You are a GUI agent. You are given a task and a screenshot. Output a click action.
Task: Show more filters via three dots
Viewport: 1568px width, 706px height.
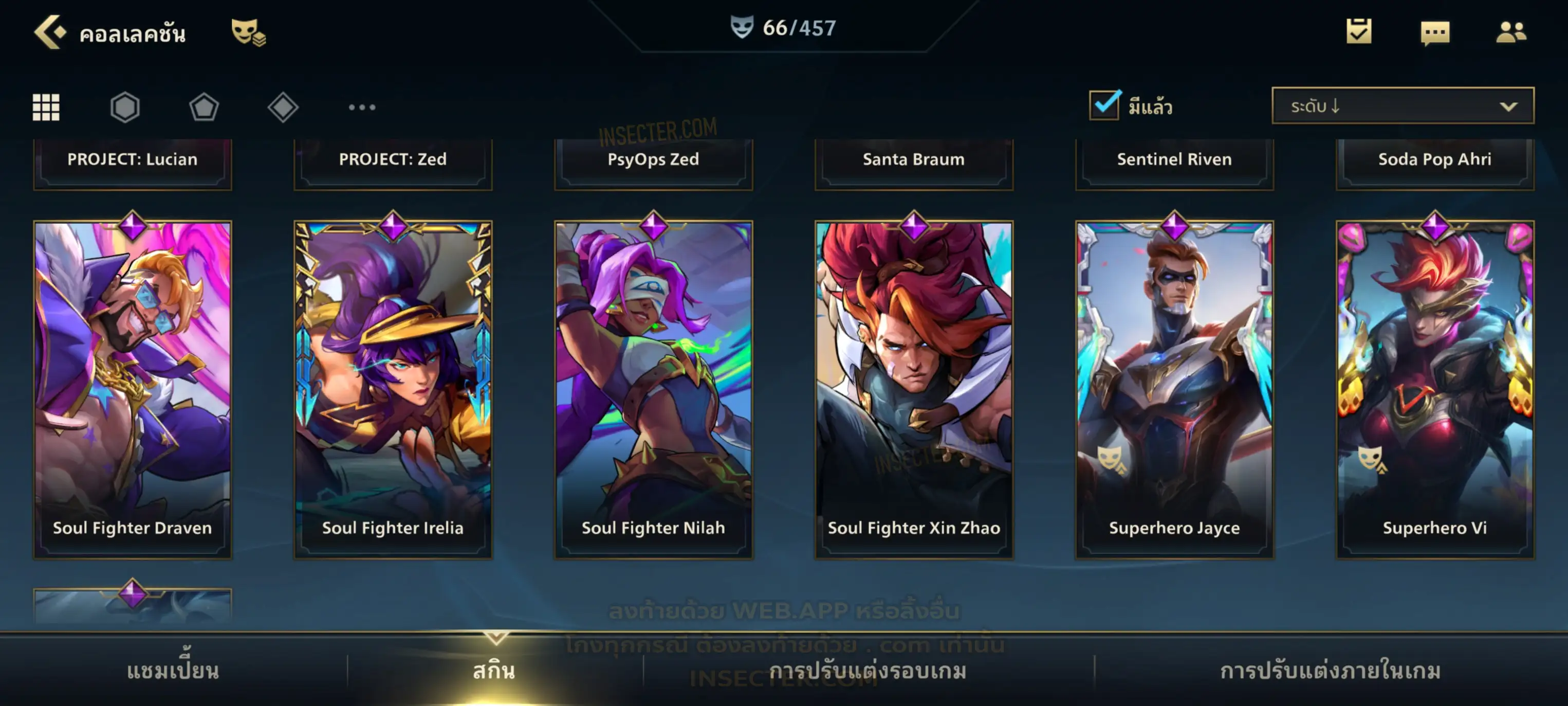tap(362, 107)
